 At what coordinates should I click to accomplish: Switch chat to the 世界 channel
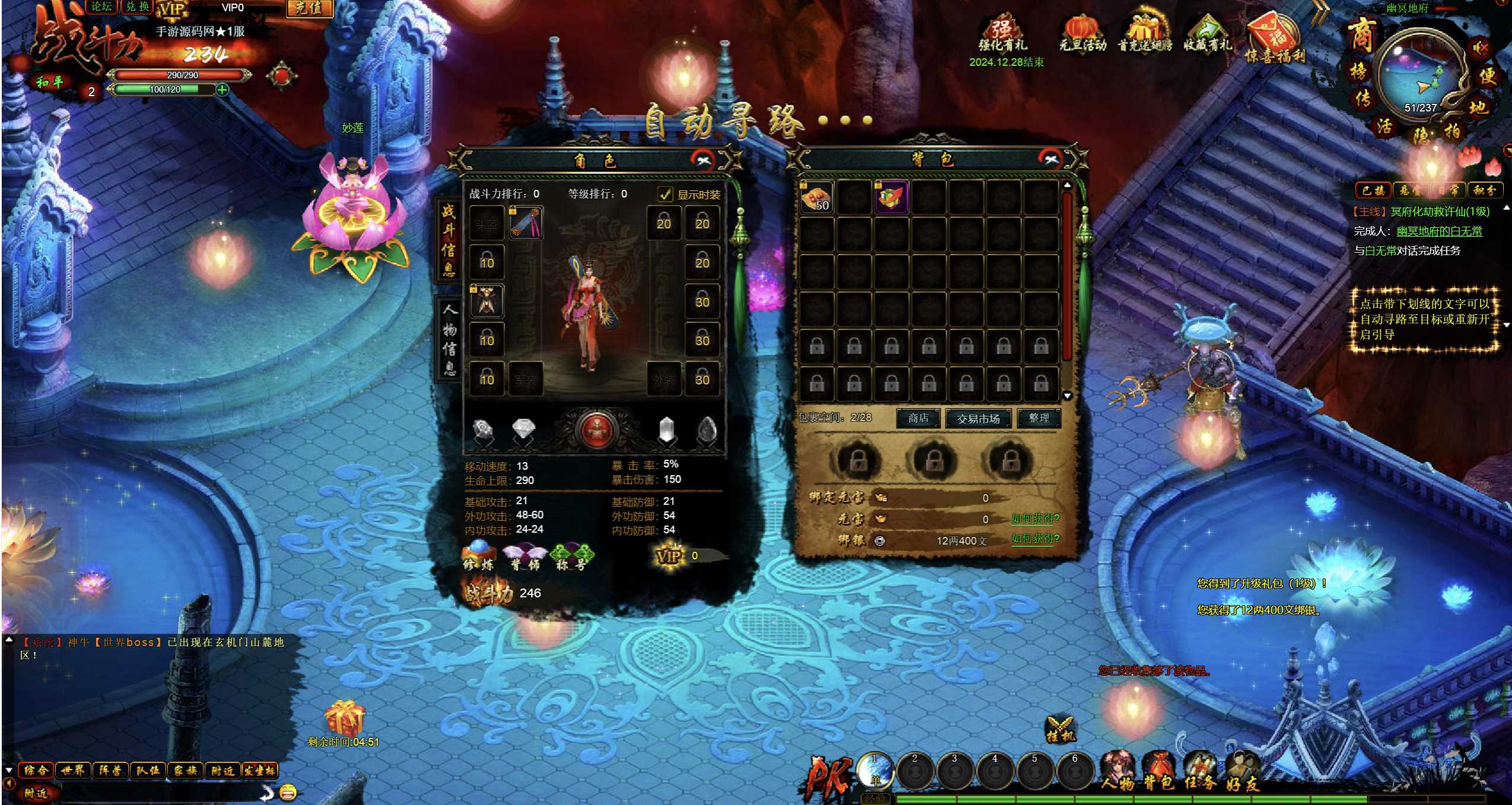73,770
